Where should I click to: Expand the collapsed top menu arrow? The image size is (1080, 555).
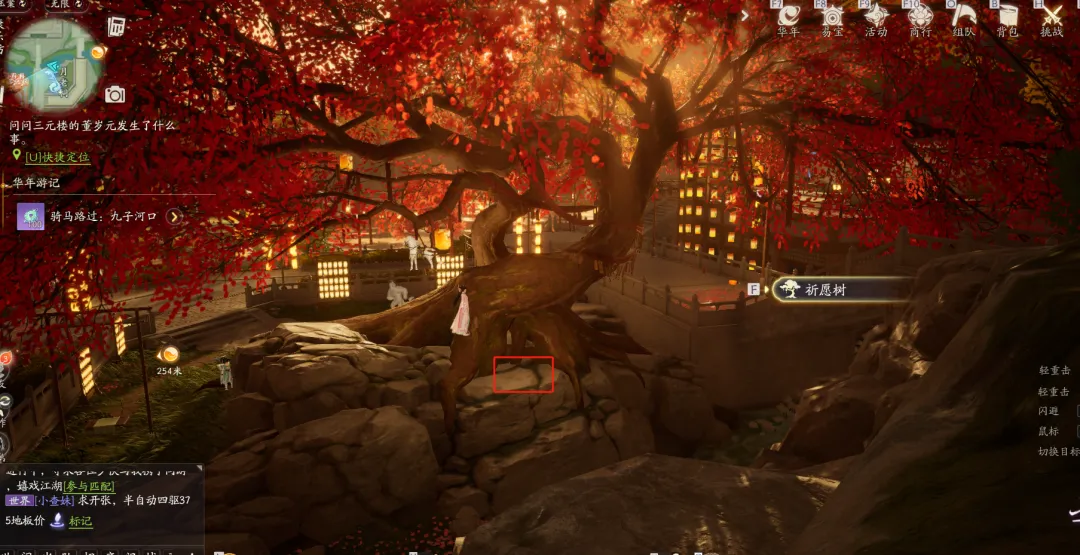(x=743, y=15)
